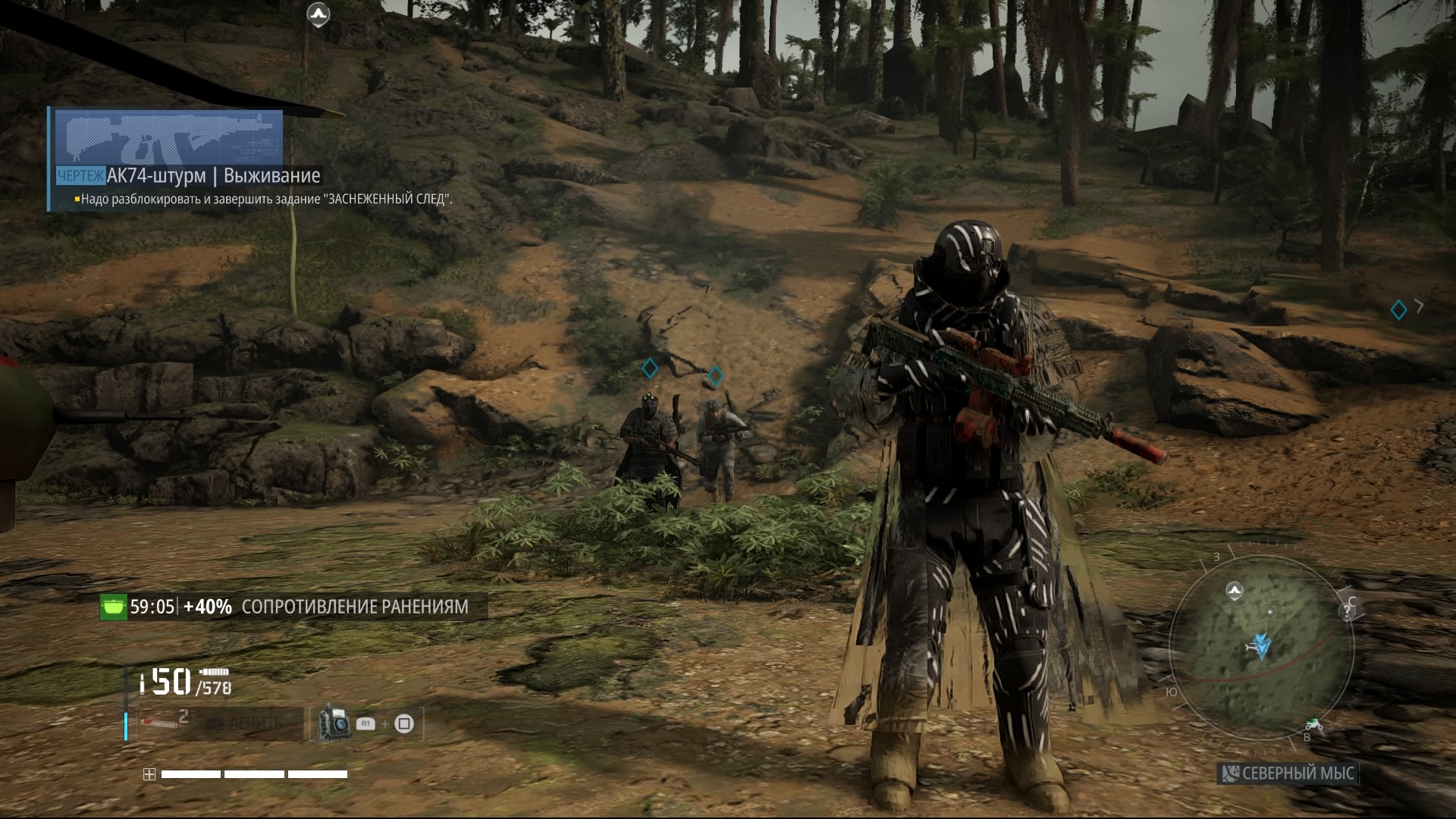
Task: Click the bivouac waypoint marker at screen top
Action: pyautogui.click(x=318, y=14)
